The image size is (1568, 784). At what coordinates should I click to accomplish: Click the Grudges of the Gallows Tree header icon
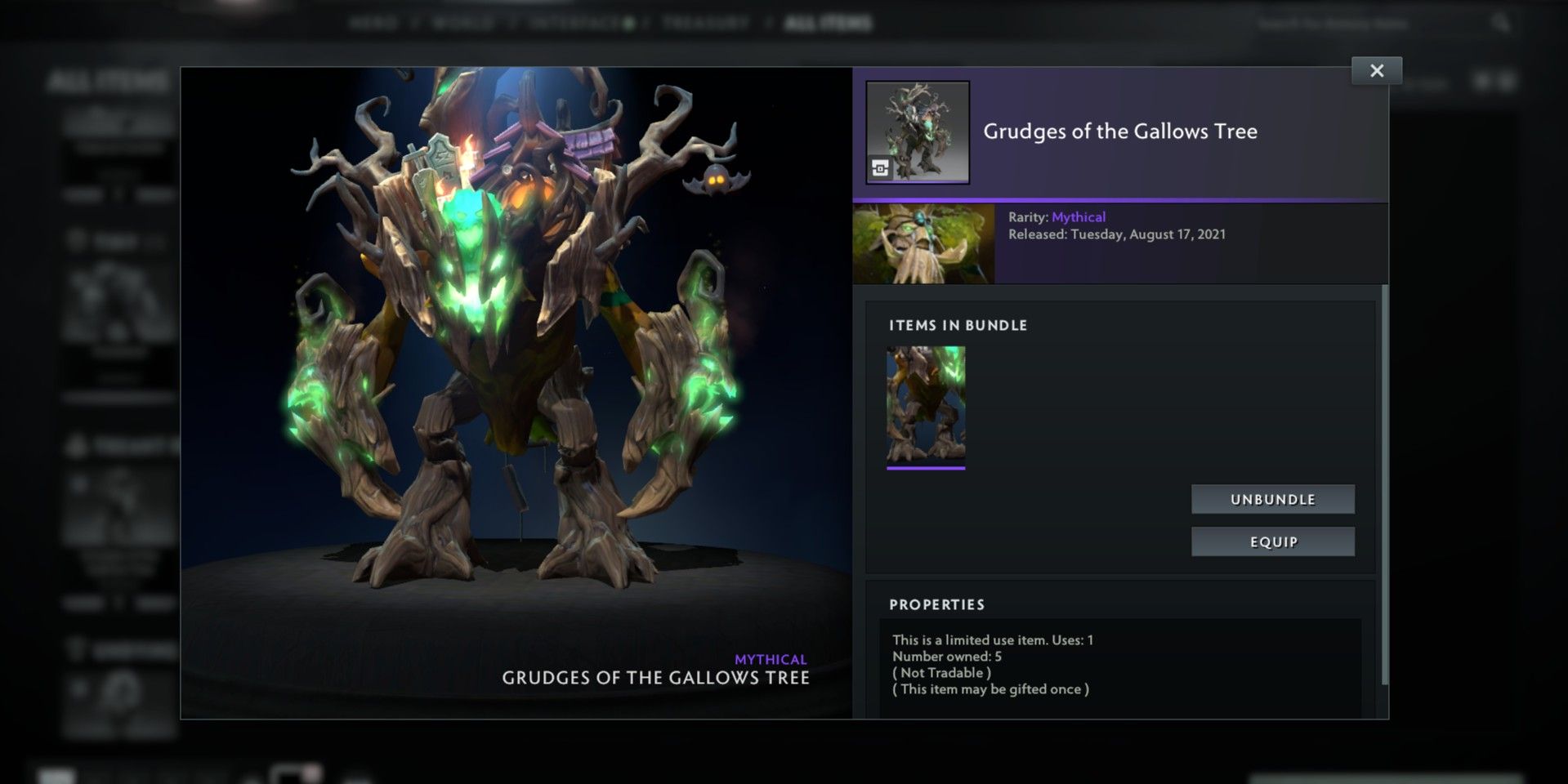point(918,132)
